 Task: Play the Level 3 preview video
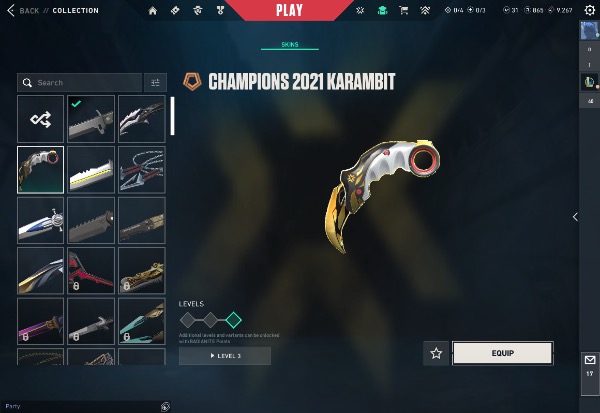coord(225,356)
